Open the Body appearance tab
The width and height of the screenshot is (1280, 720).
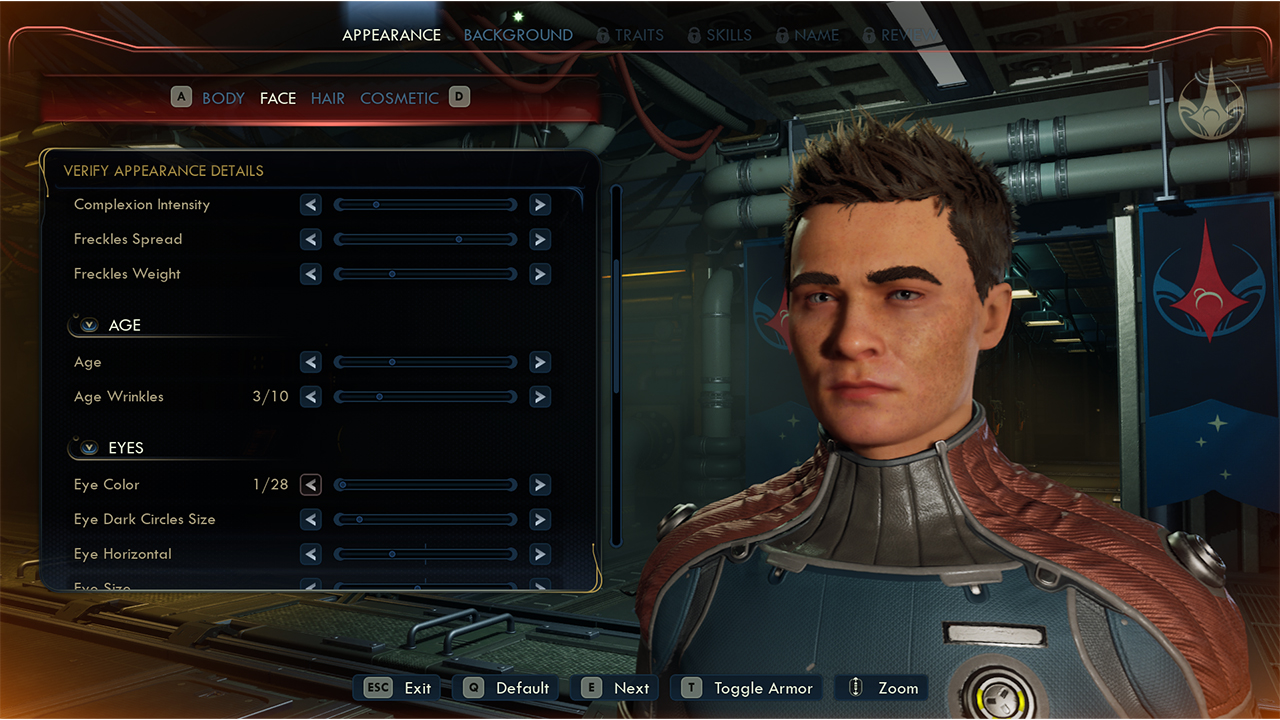coord(223,98)
